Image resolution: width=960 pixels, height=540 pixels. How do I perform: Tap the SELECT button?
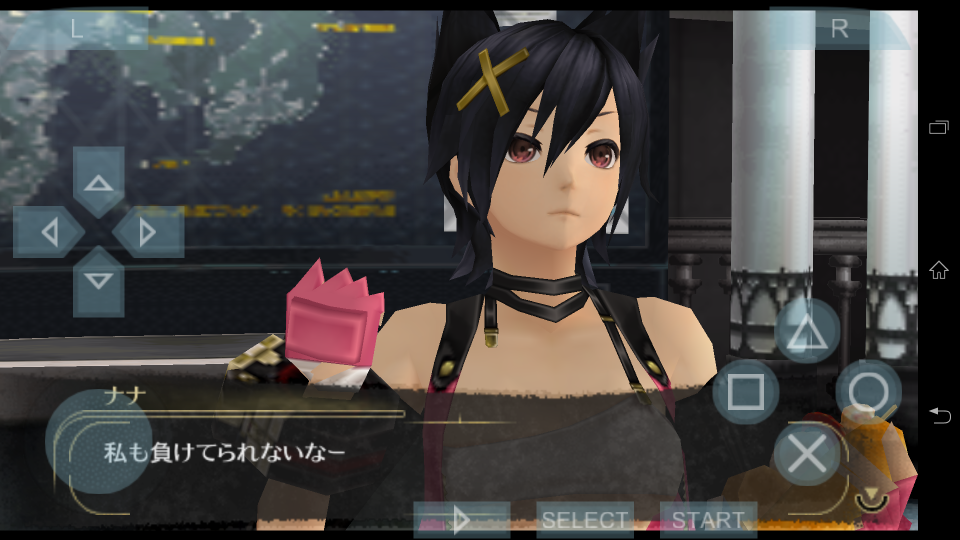(x=585, y=520)
